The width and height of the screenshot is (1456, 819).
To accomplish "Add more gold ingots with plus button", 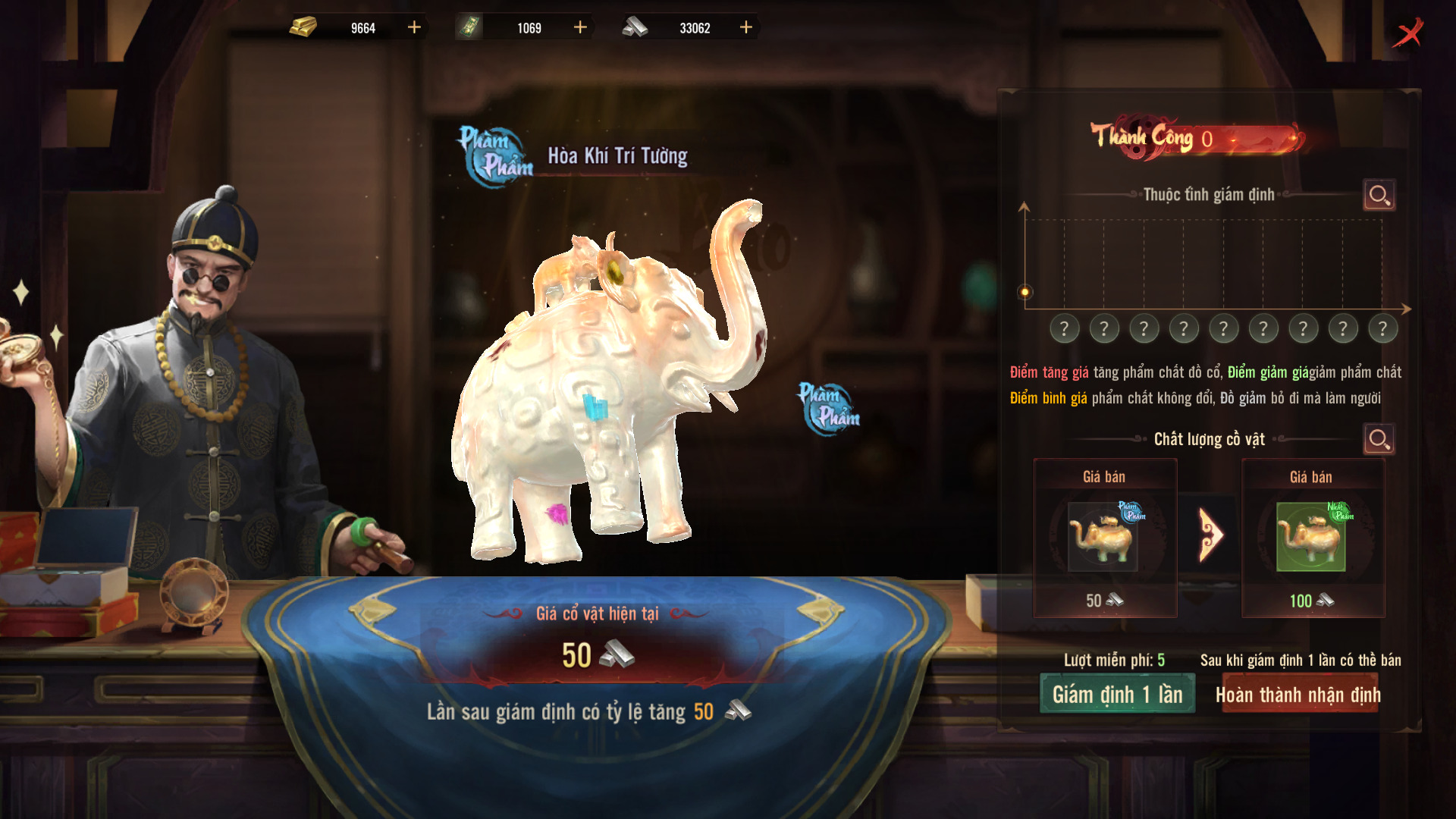I will click(414, 28).
